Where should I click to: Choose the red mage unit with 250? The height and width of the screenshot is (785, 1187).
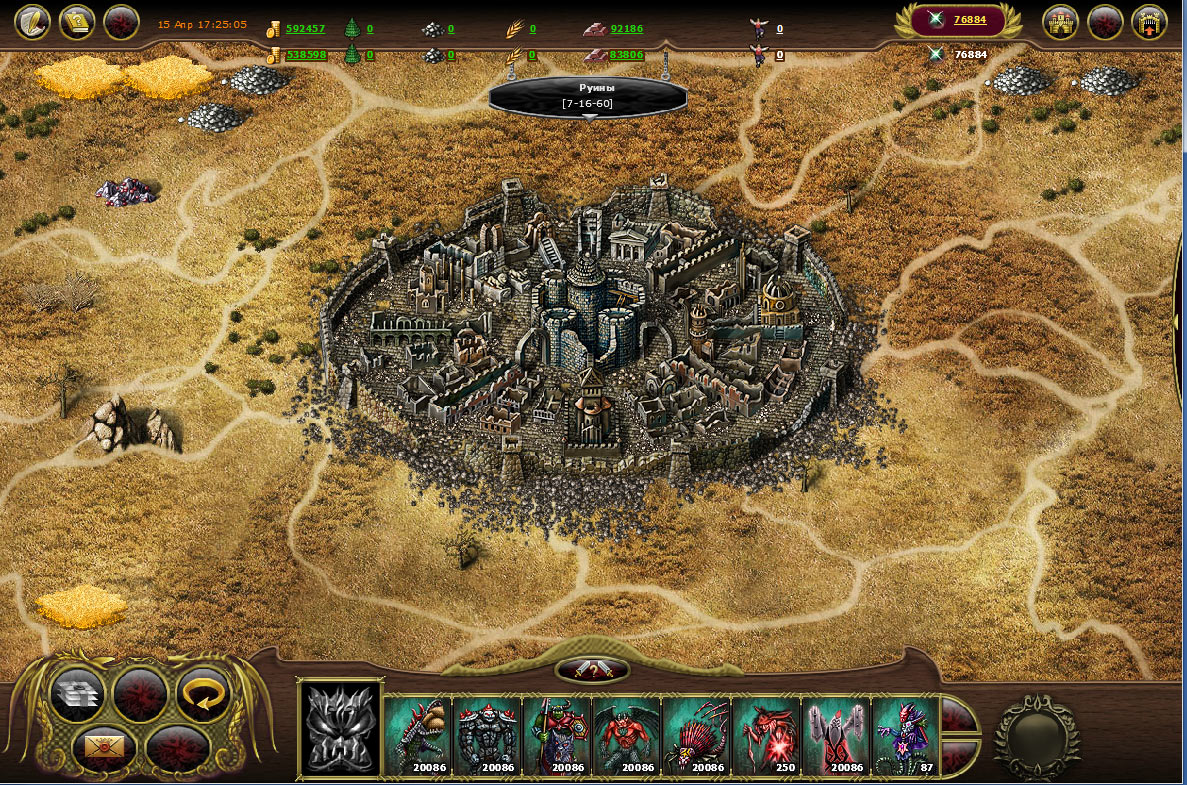[768, 737]
